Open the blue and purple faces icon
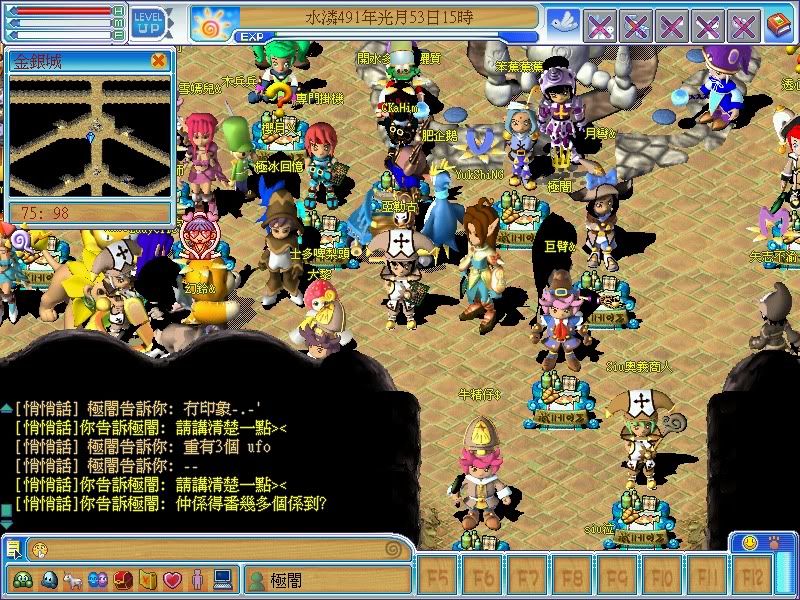The image size is (800, 600). click(98, 579)
